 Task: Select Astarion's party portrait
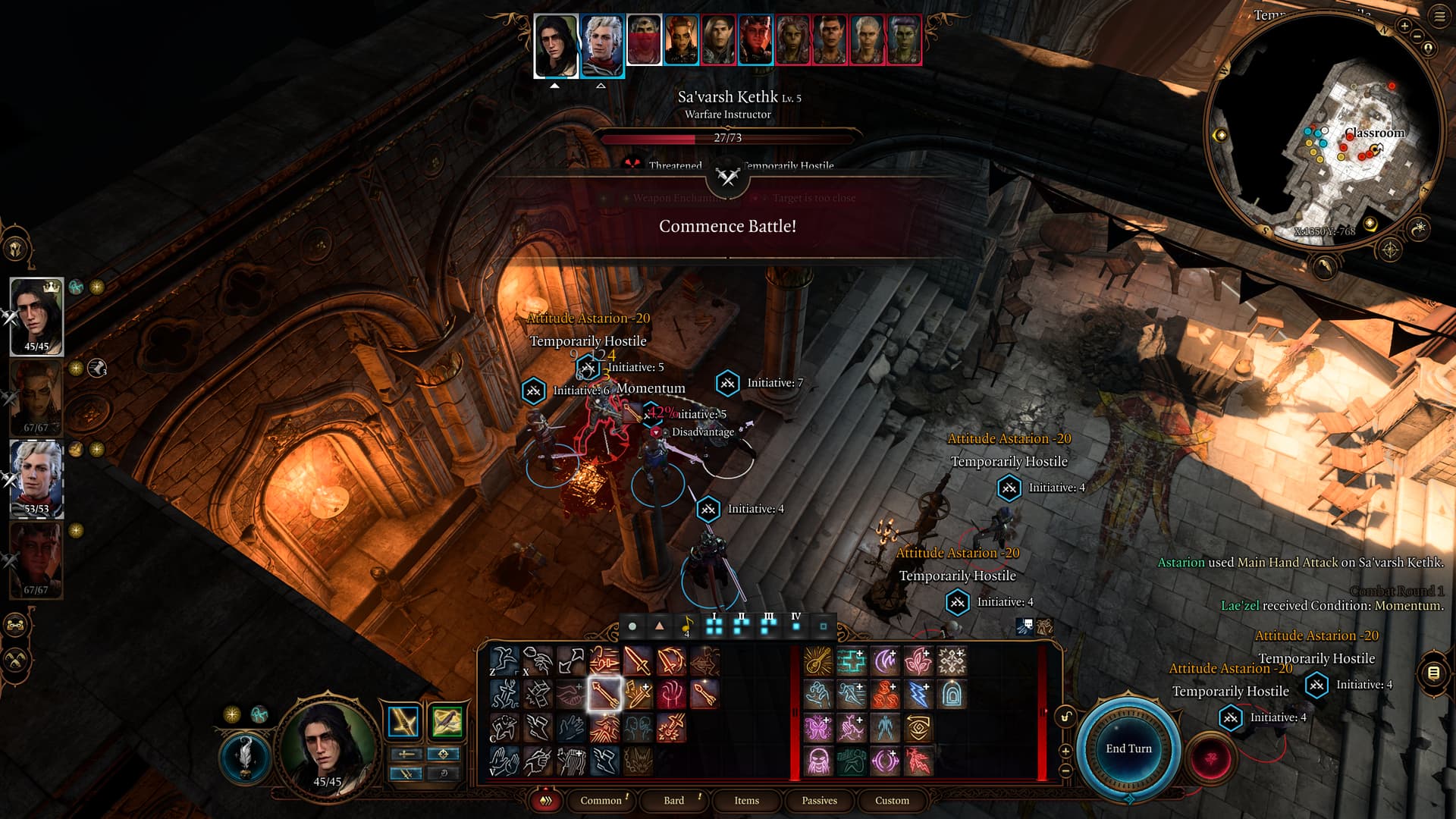point(36,478)
